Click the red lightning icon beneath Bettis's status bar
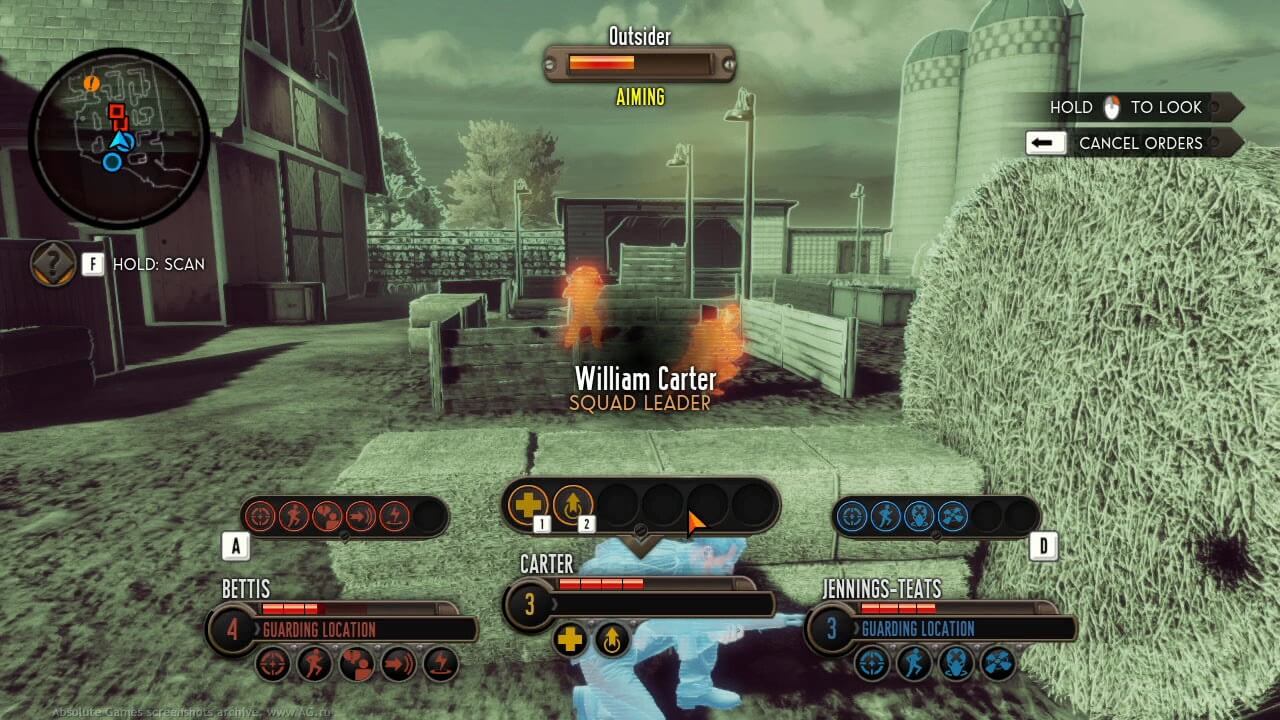This screenshot has width=1280, height=720. [x=441, y=664]
